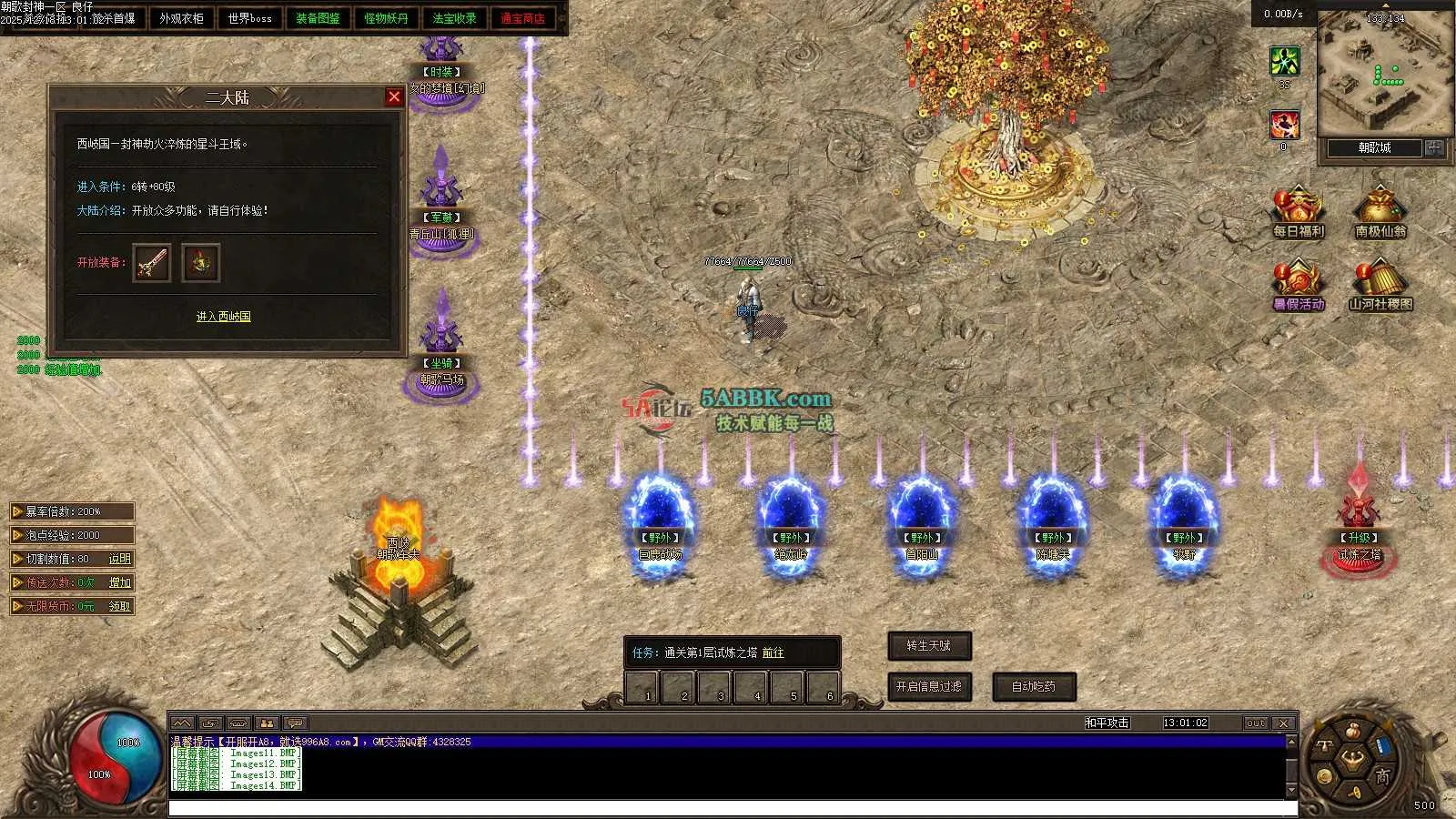The image size is (1456, 819).
Task: Select the sword equipment slot in the dialog
Action: tap(152, 263)
